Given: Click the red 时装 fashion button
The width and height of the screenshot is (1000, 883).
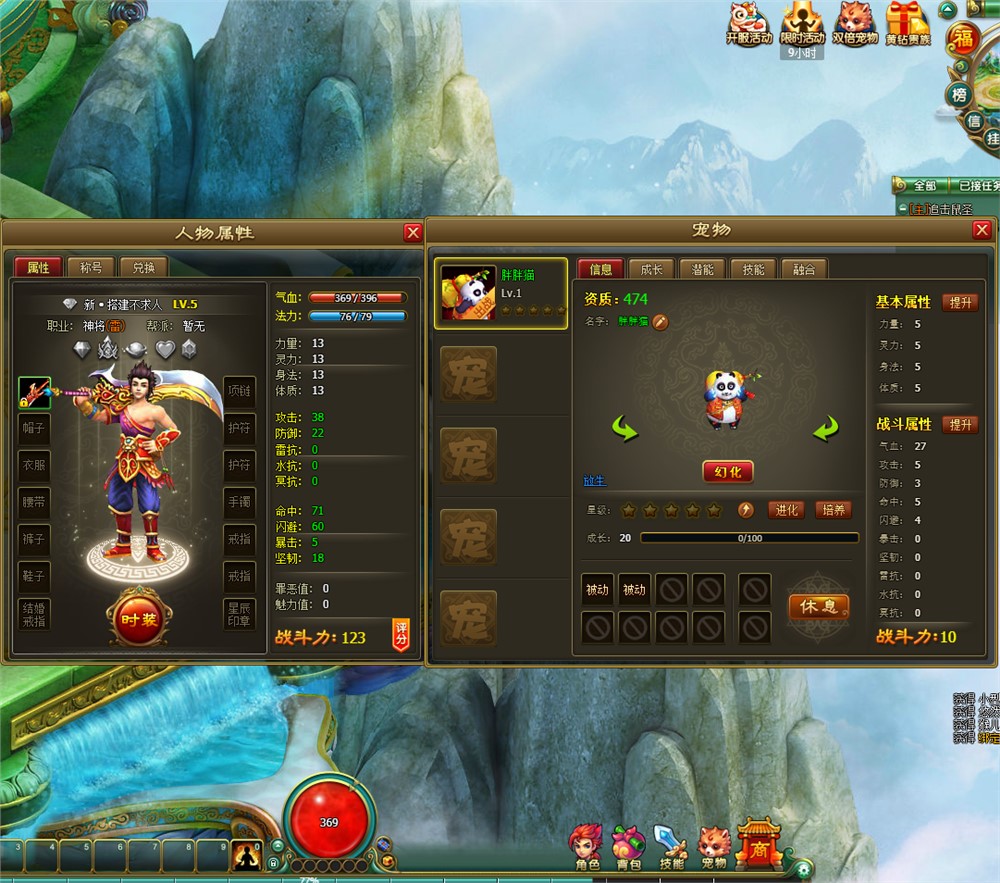Looking at the screenshot, I should click(x=139, y=619).
